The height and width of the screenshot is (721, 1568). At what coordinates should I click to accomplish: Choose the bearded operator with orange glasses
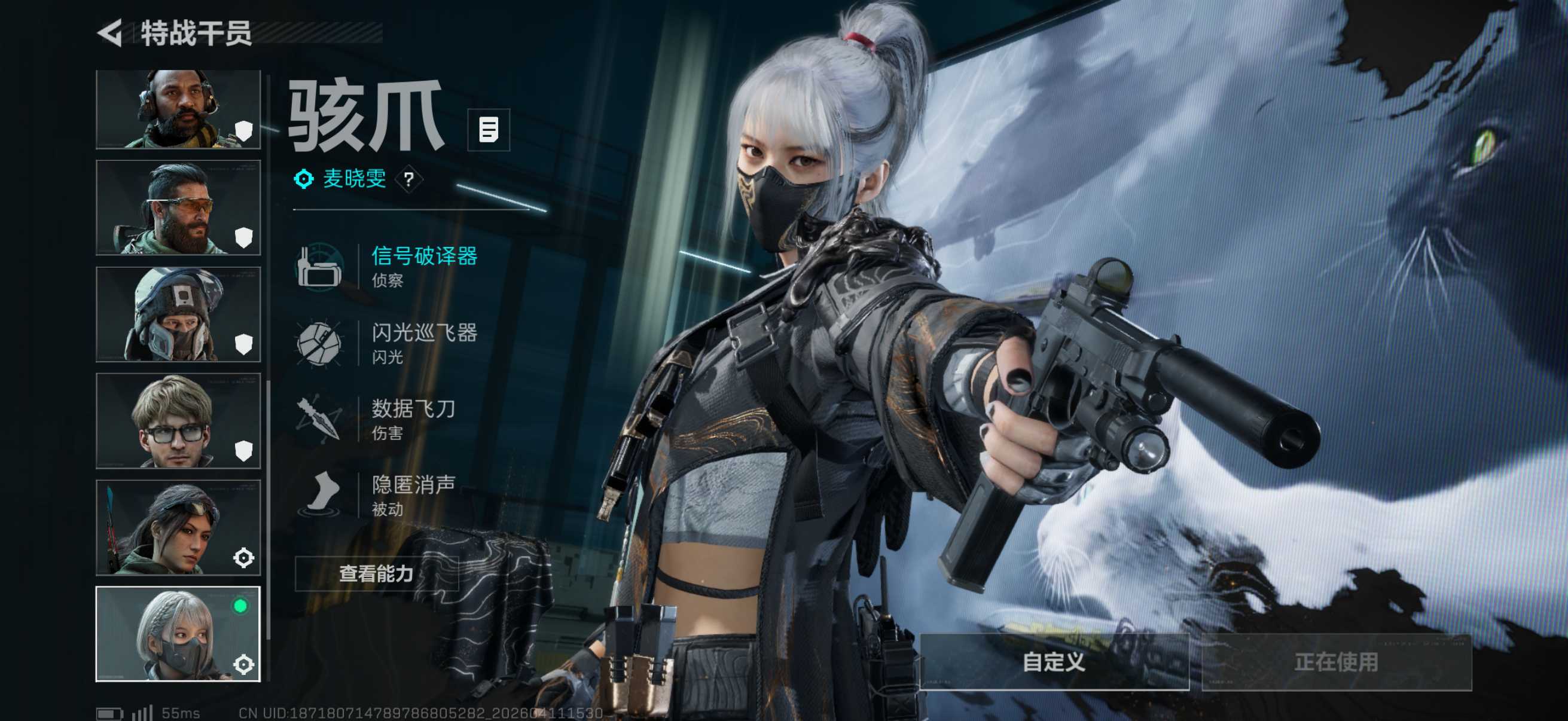(x=178, y=207)
